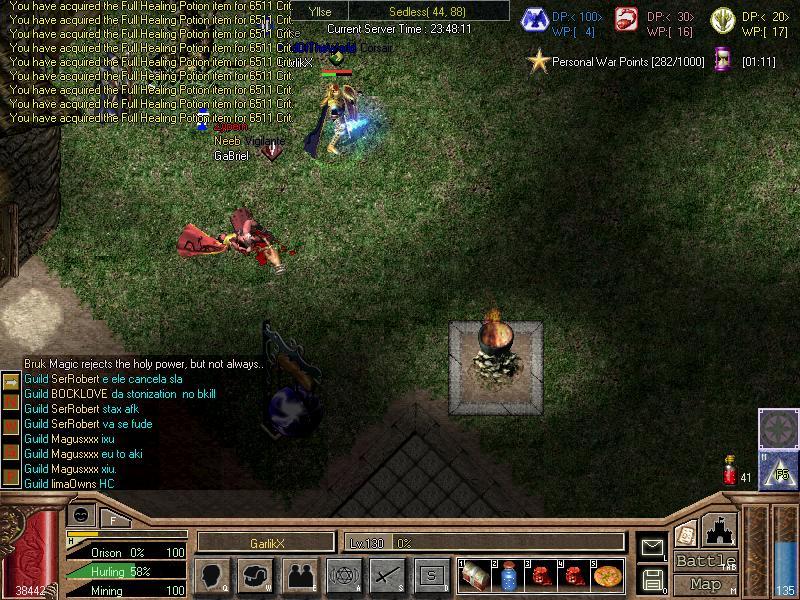Viewport: 800px width, 600px height.
Task: Open the Map button
Action: 705,584
